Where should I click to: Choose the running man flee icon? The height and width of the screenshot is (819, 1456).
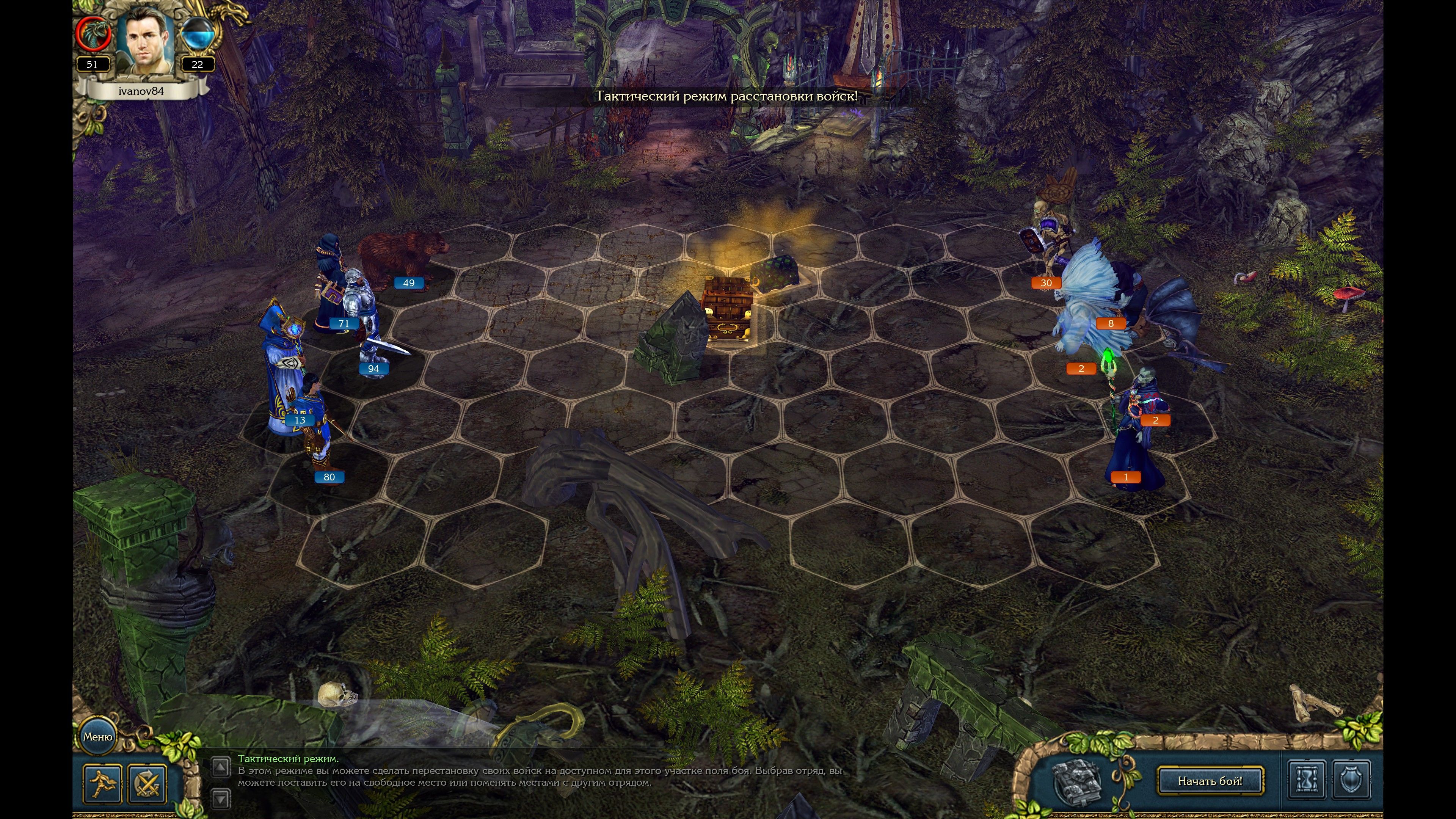click(102, 783)
